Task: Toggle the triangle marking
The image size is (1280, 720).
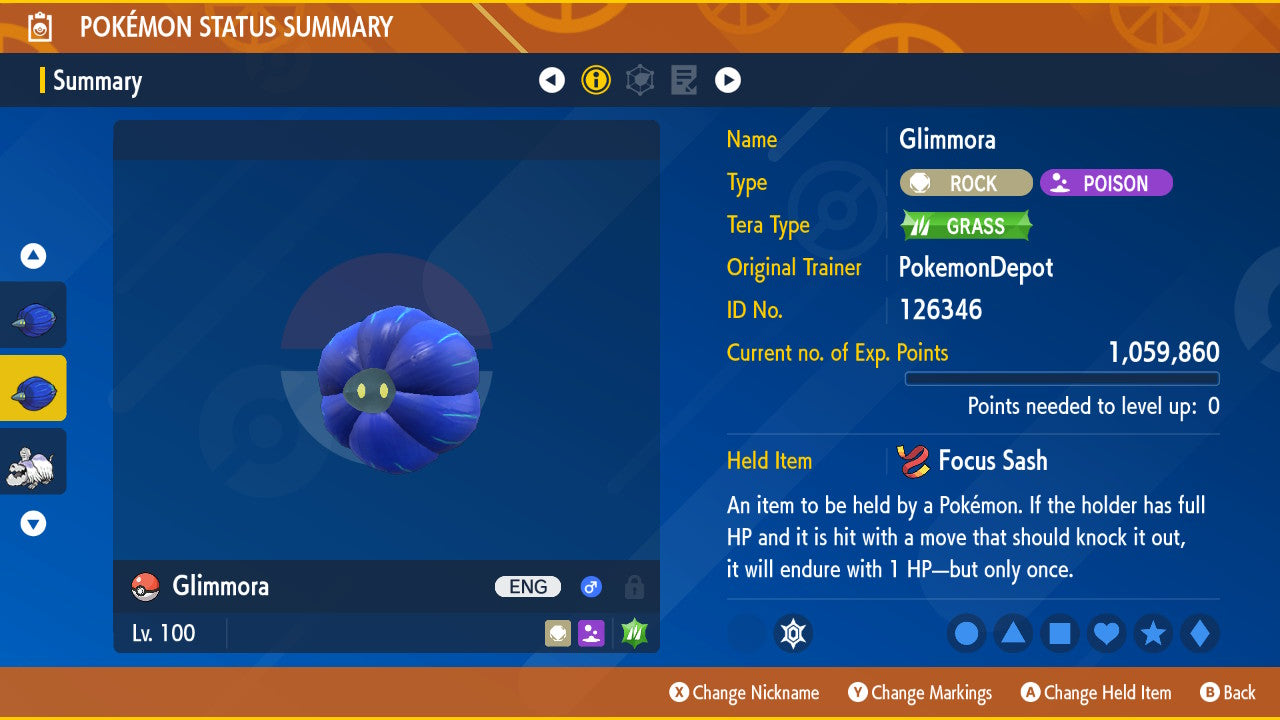Action: tap(1013, 633)
